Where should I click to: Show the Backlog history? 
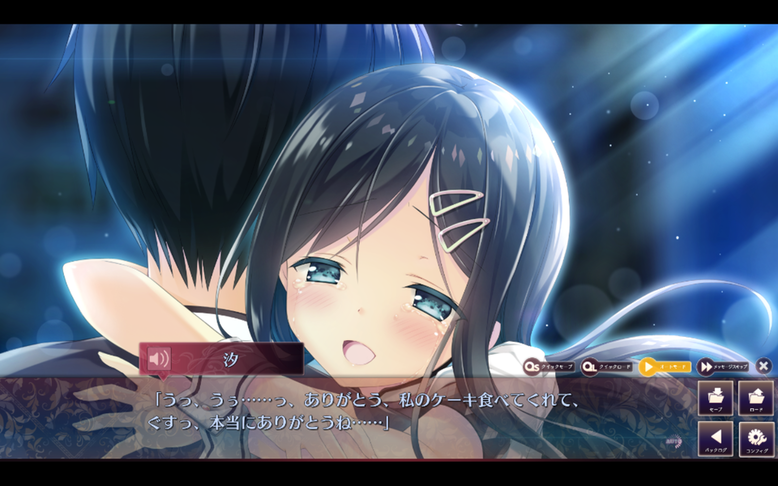[716, 439]
